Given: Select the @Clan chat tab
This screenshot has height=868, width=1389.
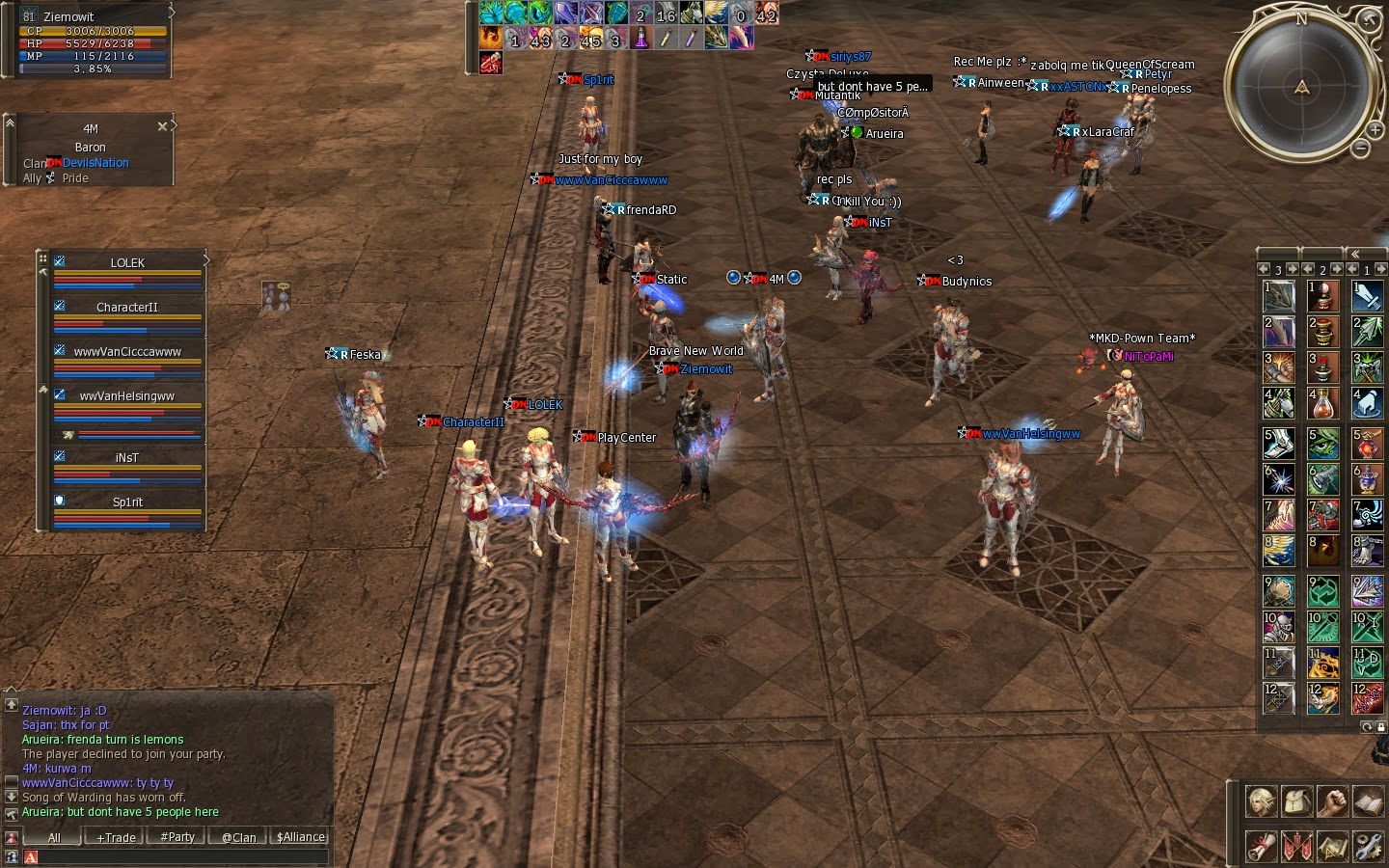Looking at the screenshot, I should pyautogui.click(x=237, y=837).
